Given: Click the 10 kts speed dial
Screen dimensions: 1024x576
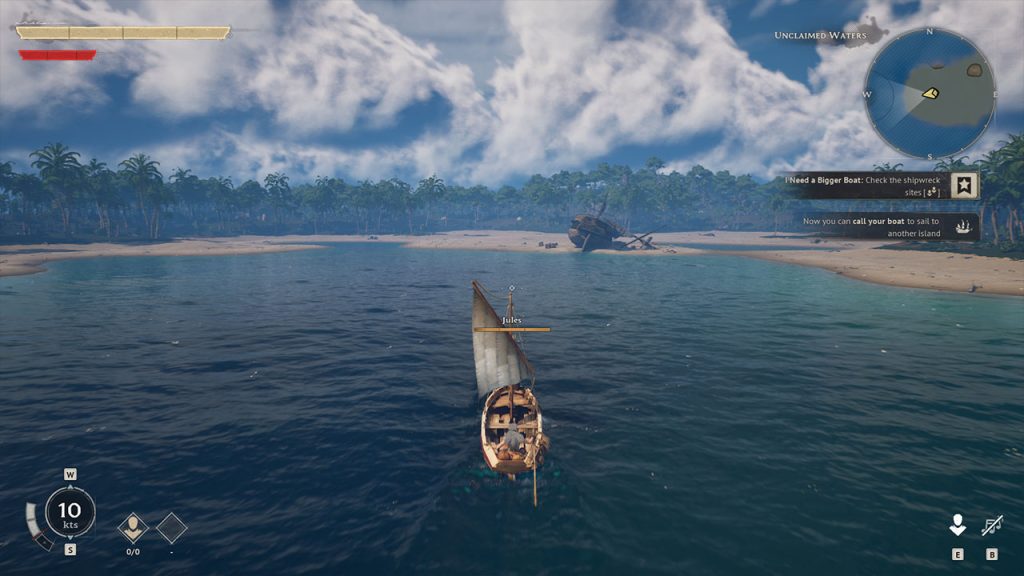Looking at the screenshot, I should (70, 512).
